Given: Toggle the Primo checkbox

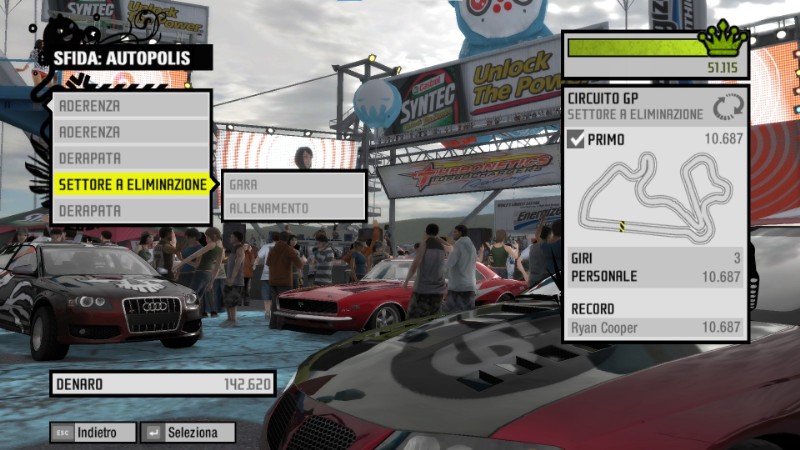Looking at the screenshot, I should click(x=576, y=139).
